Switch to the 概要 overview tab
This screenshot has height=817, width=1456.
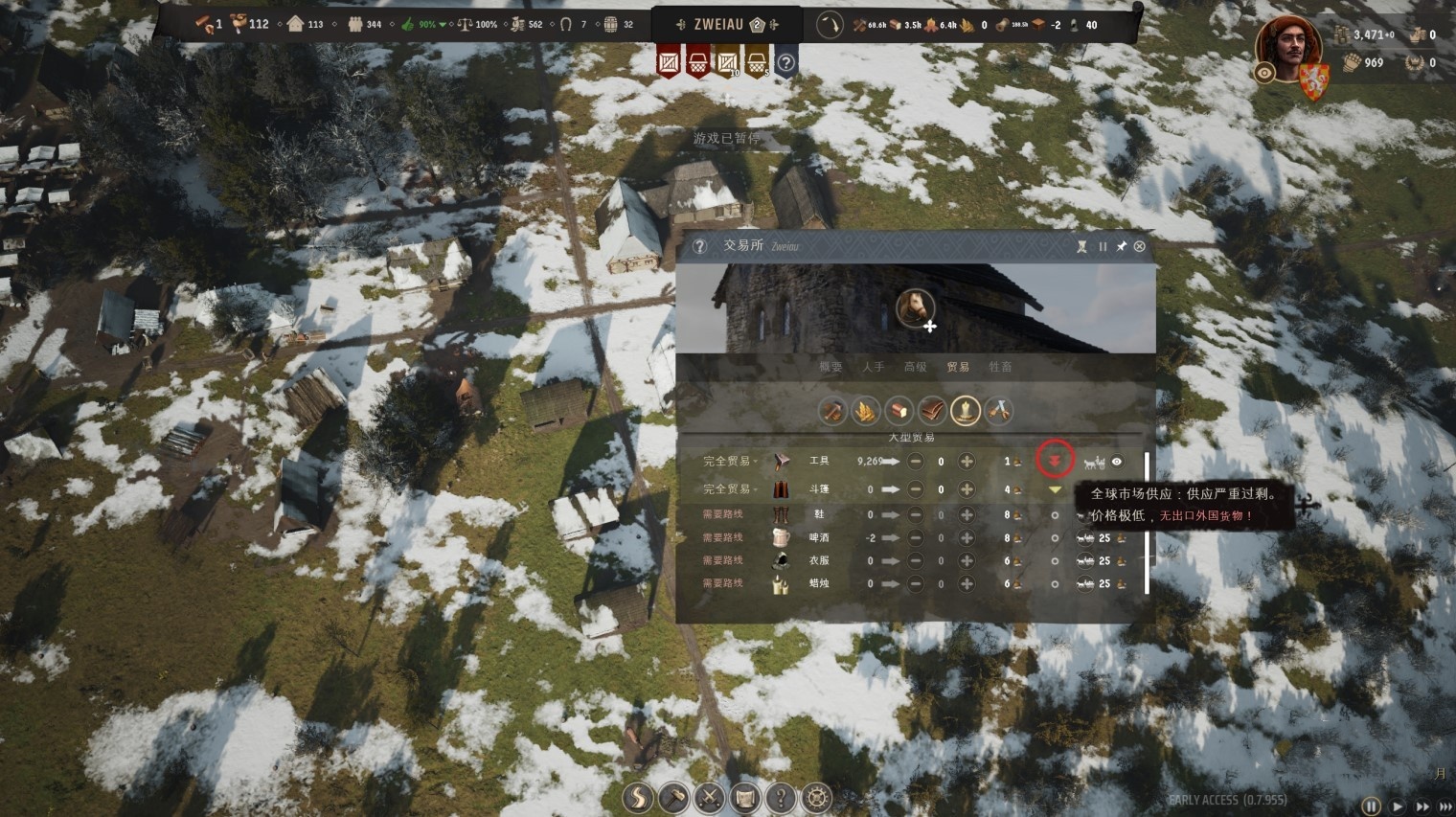pos(830,367)
